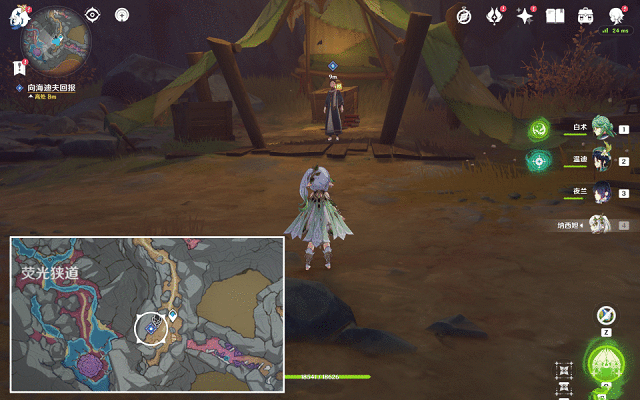Screen dimensions: 640x400
Task: Use the gadget icon above the burst
Action: pos(605,315)
